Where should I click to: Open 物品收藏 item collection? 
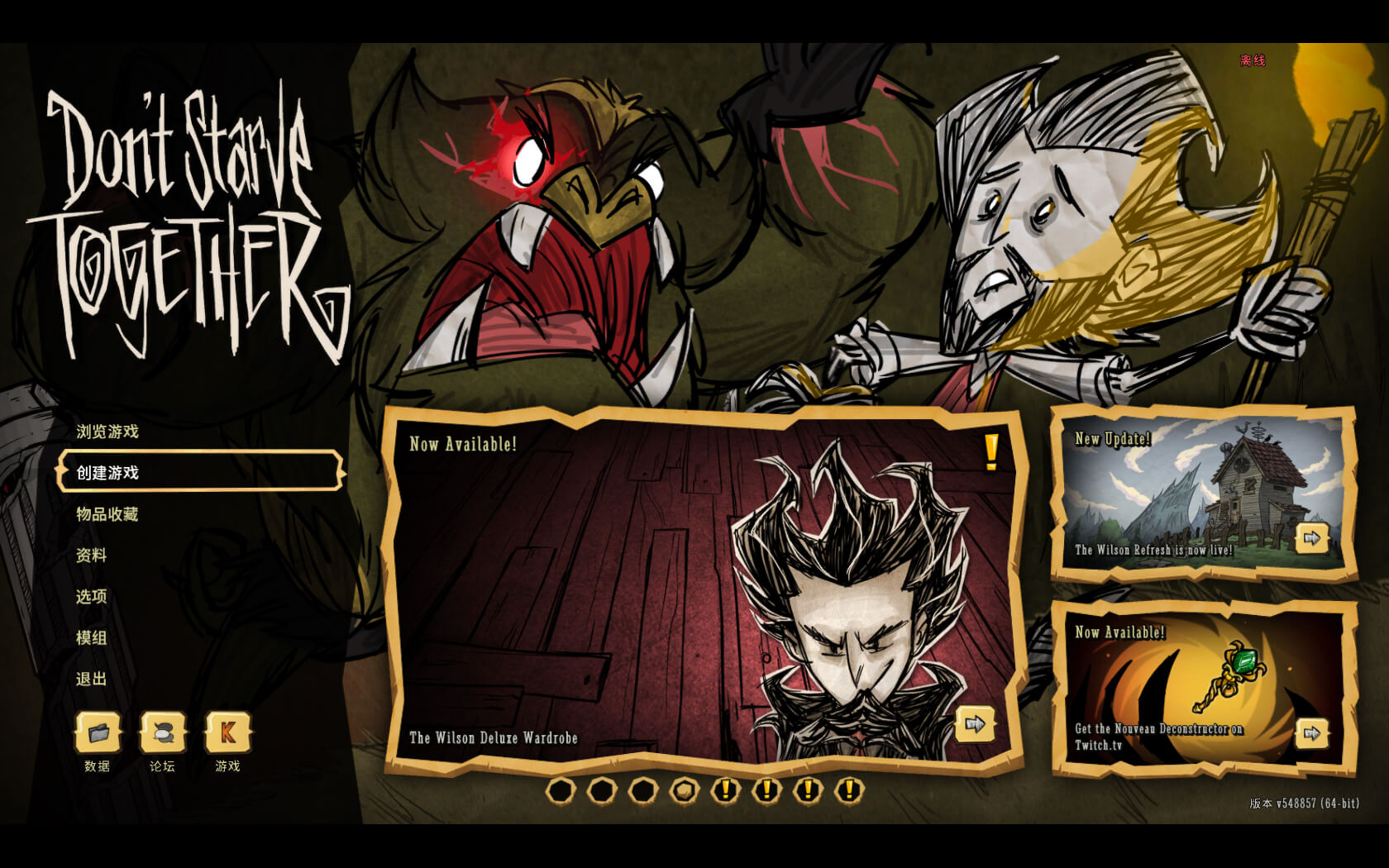click(x=107, y=513)
